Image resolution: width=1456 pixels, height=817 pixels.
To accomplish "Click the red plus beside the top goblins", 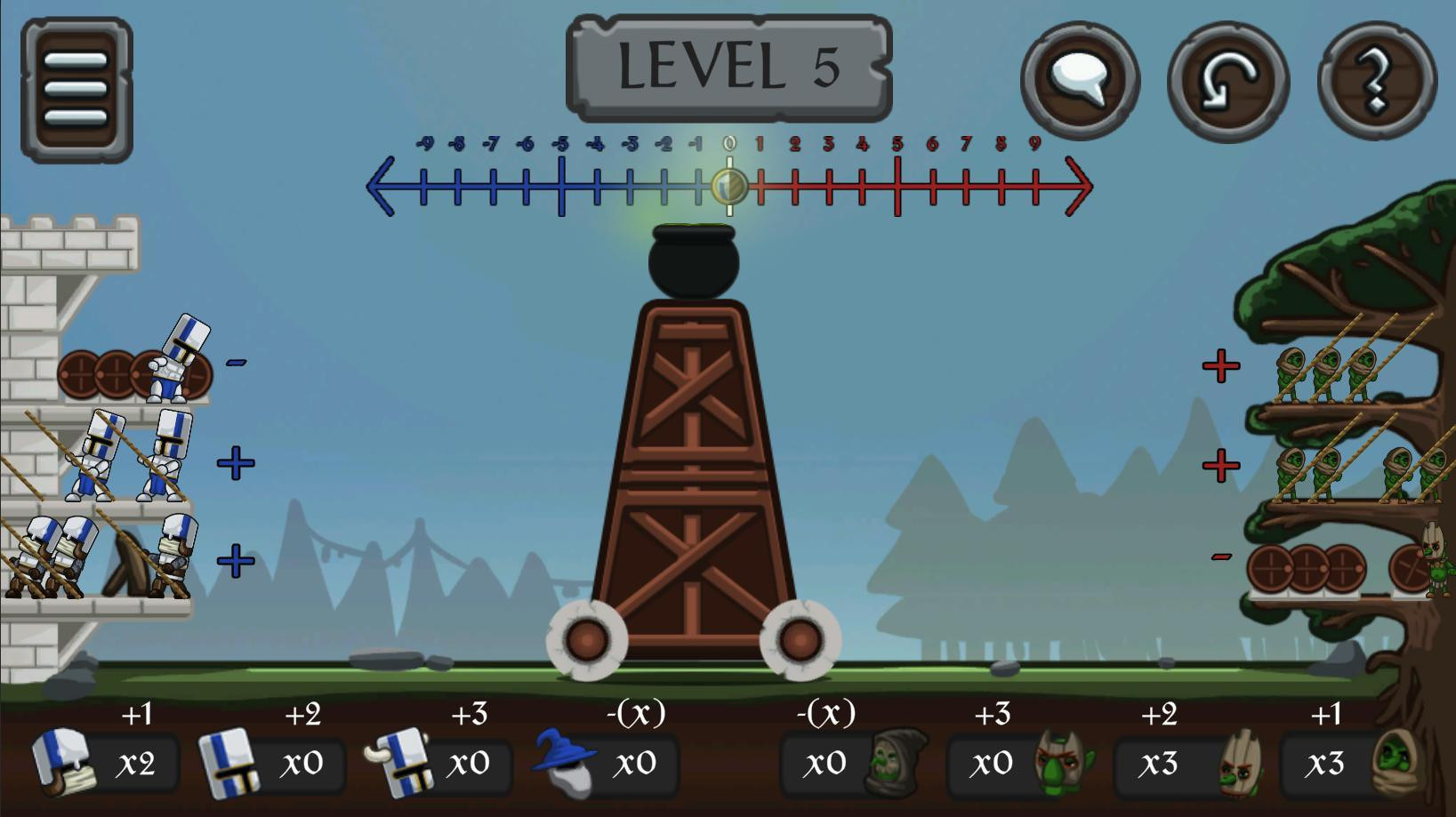I will pos(1219,364).
